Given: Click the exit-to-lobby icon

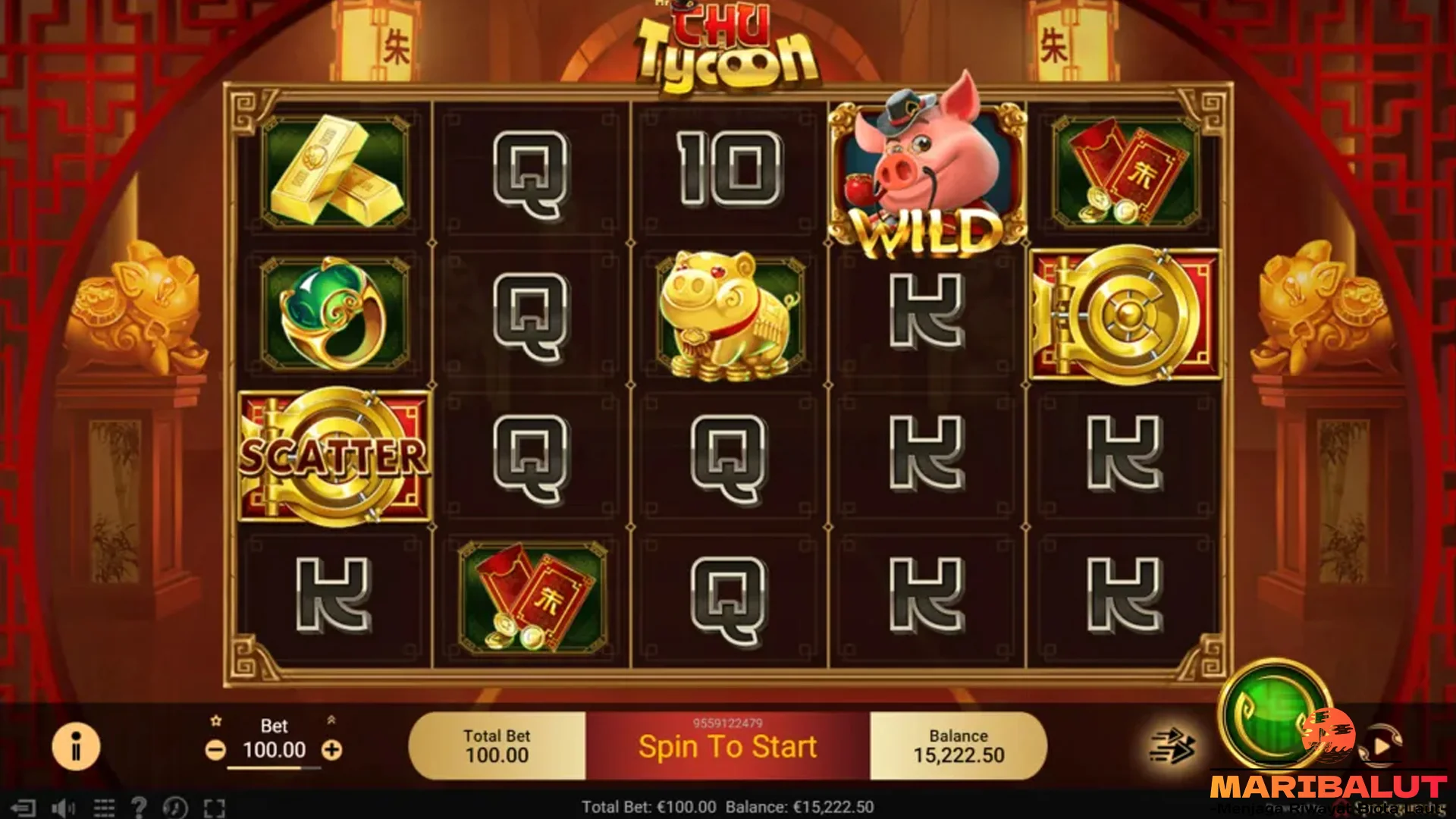Looking at the screenshot, I should 25,808.
